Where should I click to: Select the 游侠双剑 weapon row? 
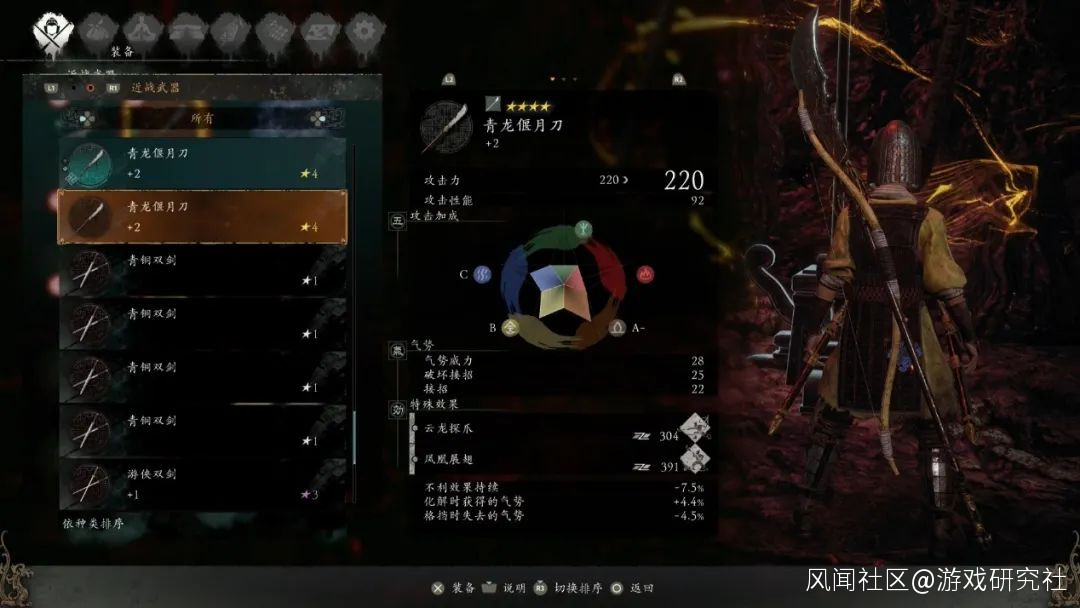tap(202, 484)
